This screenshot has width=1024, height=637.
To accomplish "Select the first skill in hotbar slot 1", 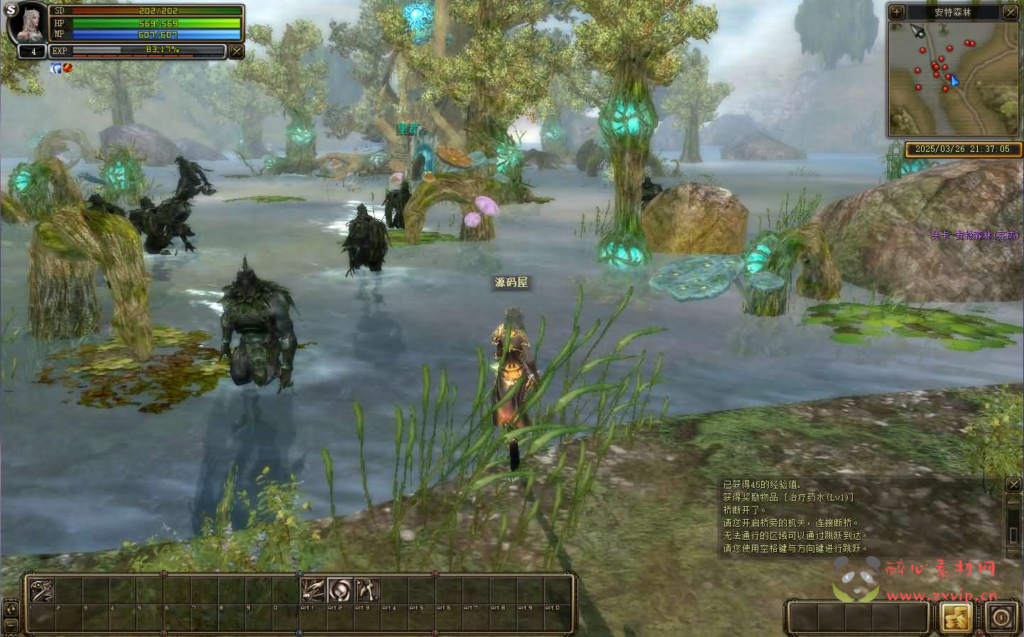I will point(42,591).
